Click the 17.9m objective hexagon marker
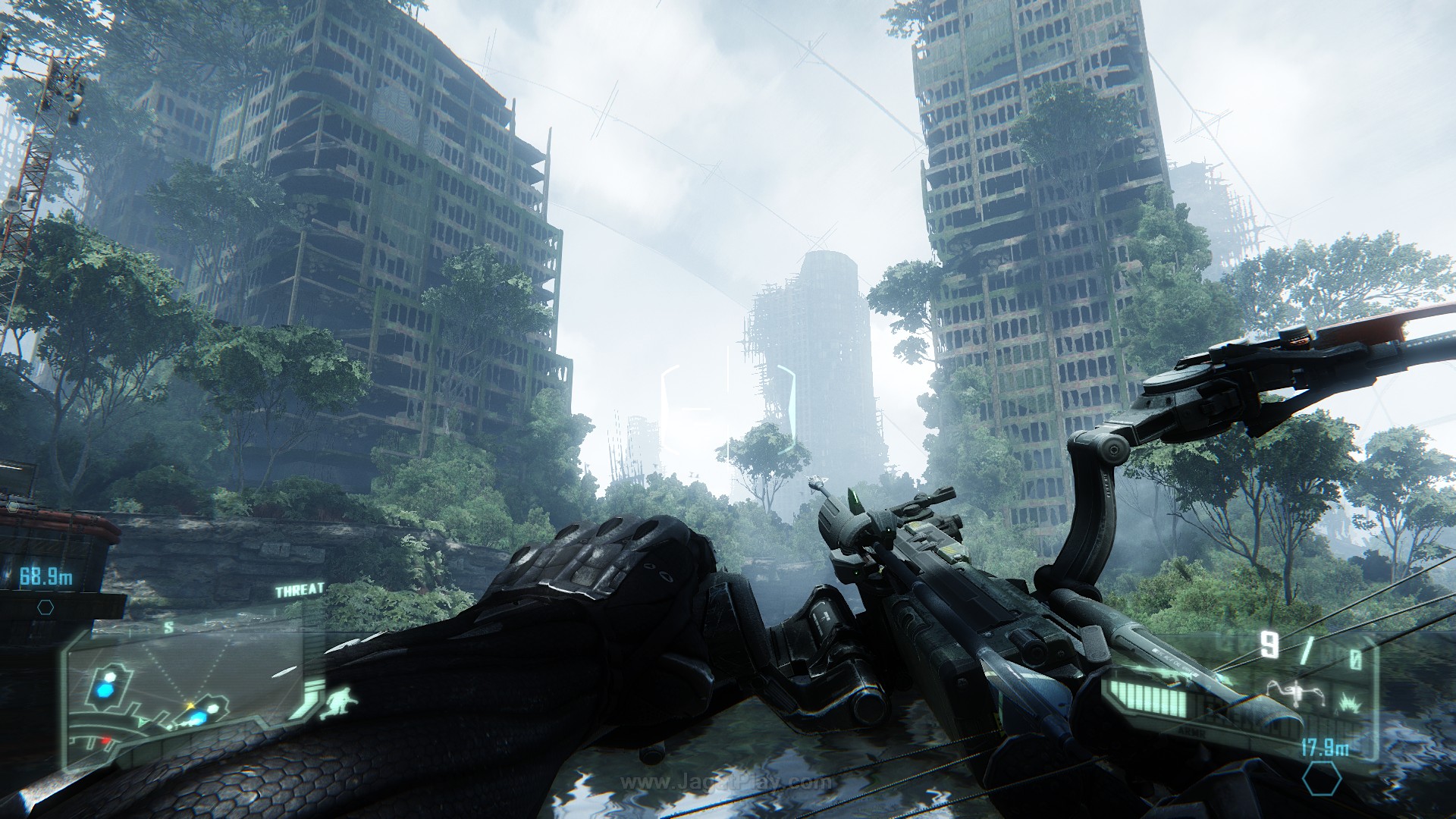The width and height of the screenshot is (1456, 819). (1322, 779)
